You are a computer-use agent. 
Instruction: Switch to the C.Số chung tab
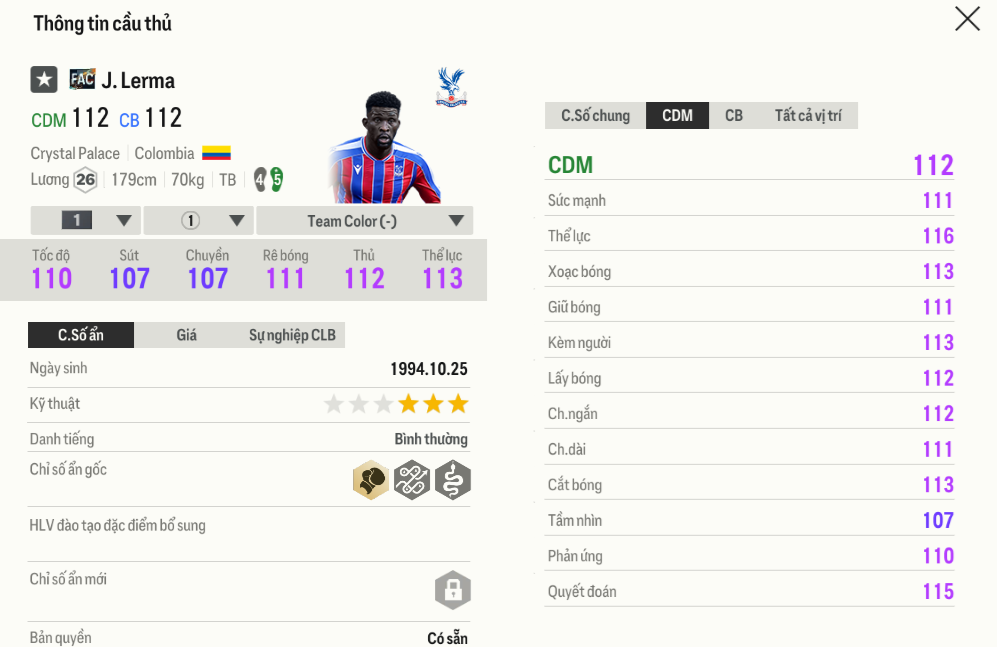(x=595, y=116)
